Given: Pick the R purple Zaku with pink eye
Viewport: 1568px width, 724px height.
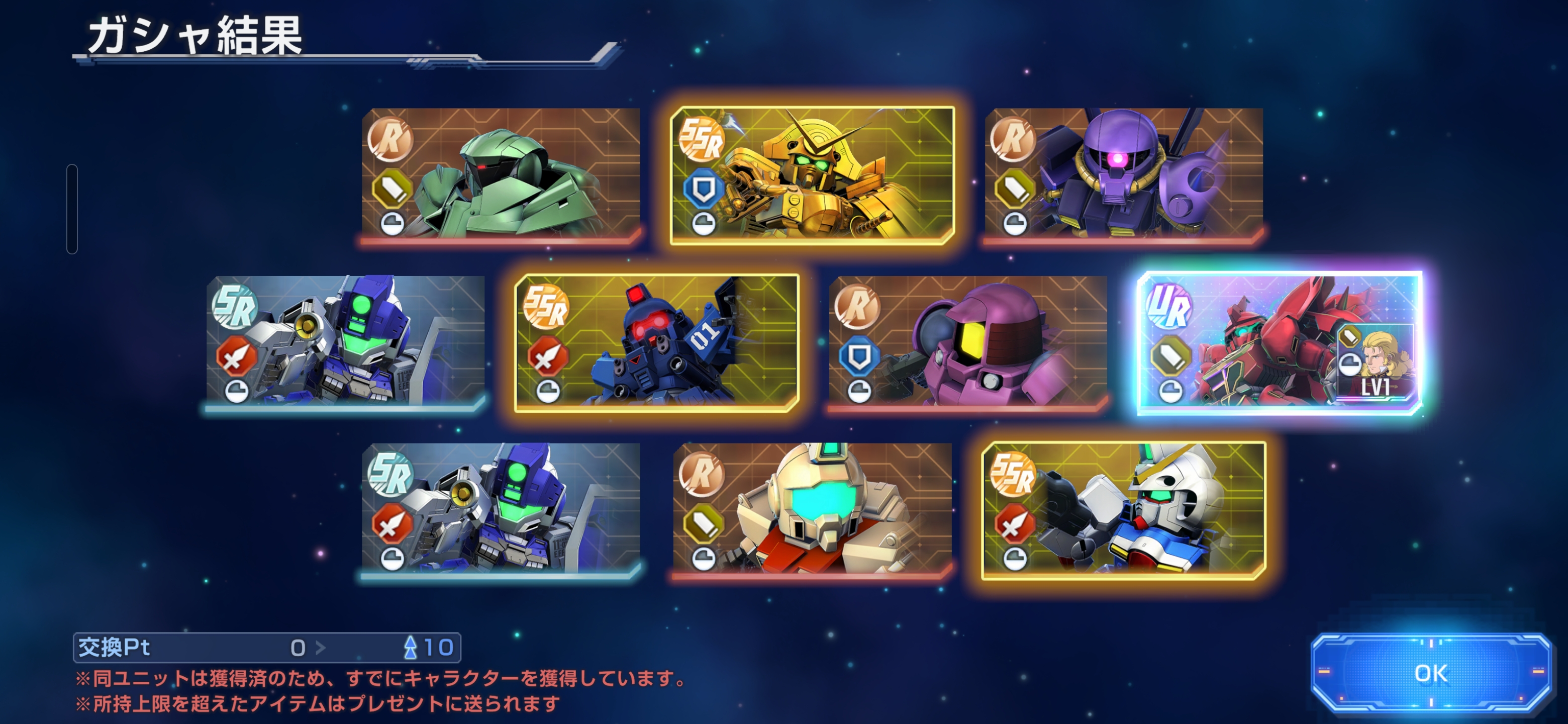Looking at the screenshot, I should click(1124, 175).
